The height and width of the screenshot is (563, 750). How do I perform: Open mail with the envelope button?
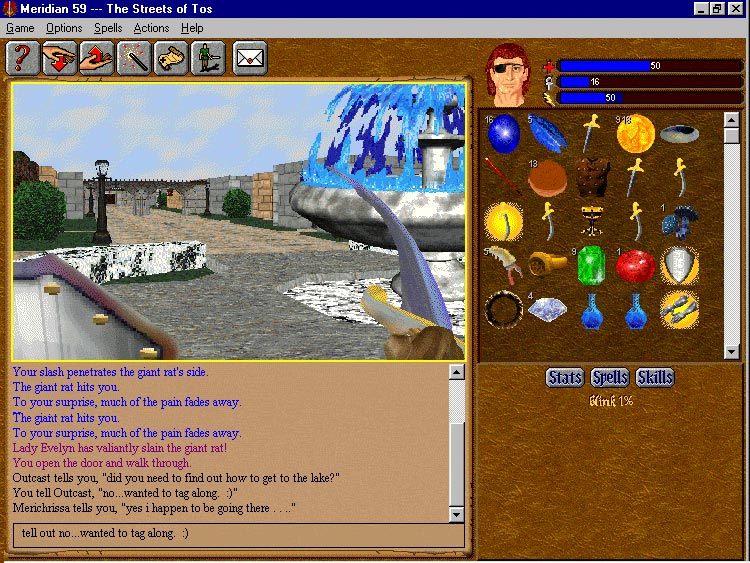(x=250, y=59)
